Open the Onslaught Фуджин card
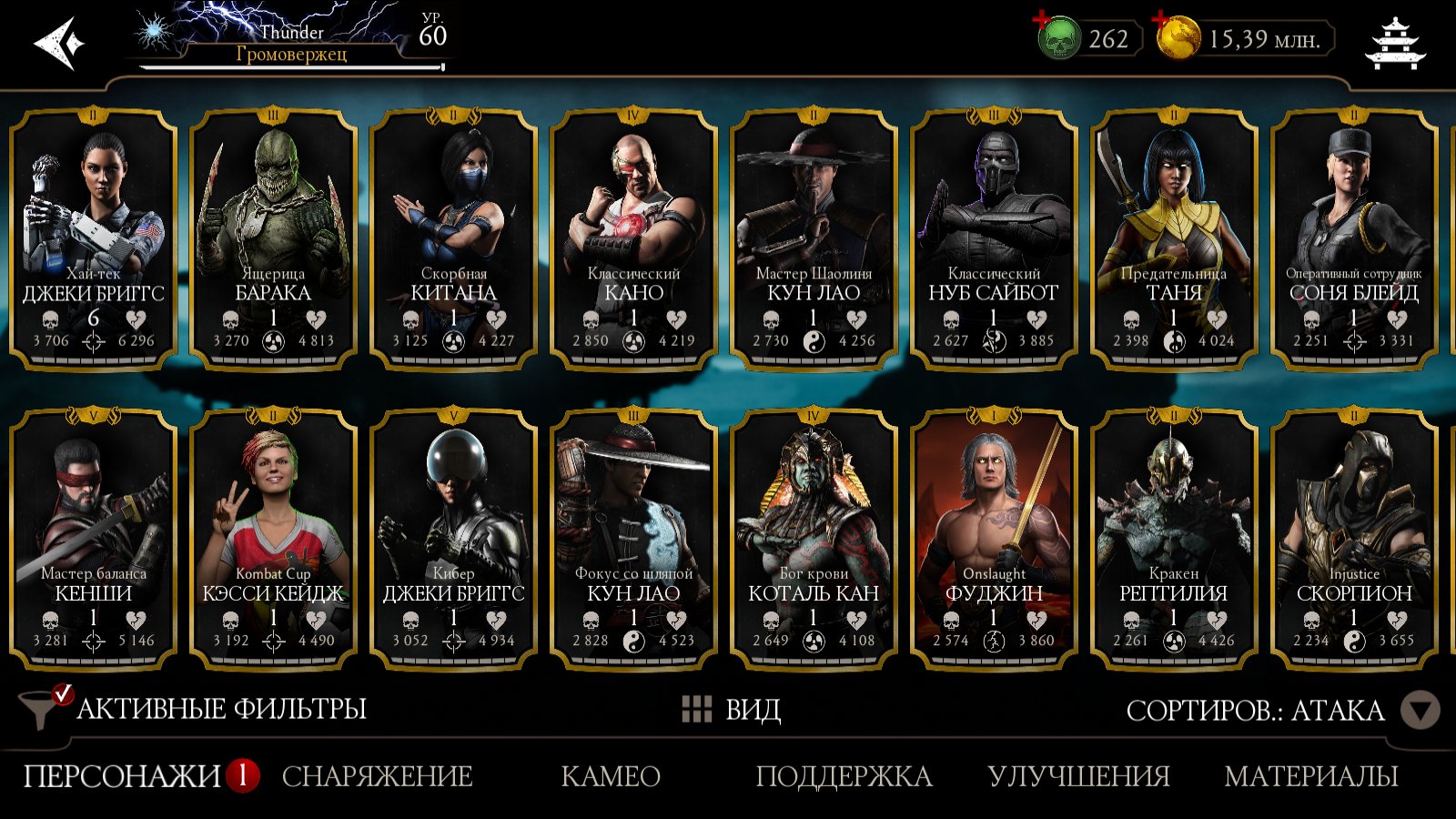1456x819 pixels. point(994,539)
